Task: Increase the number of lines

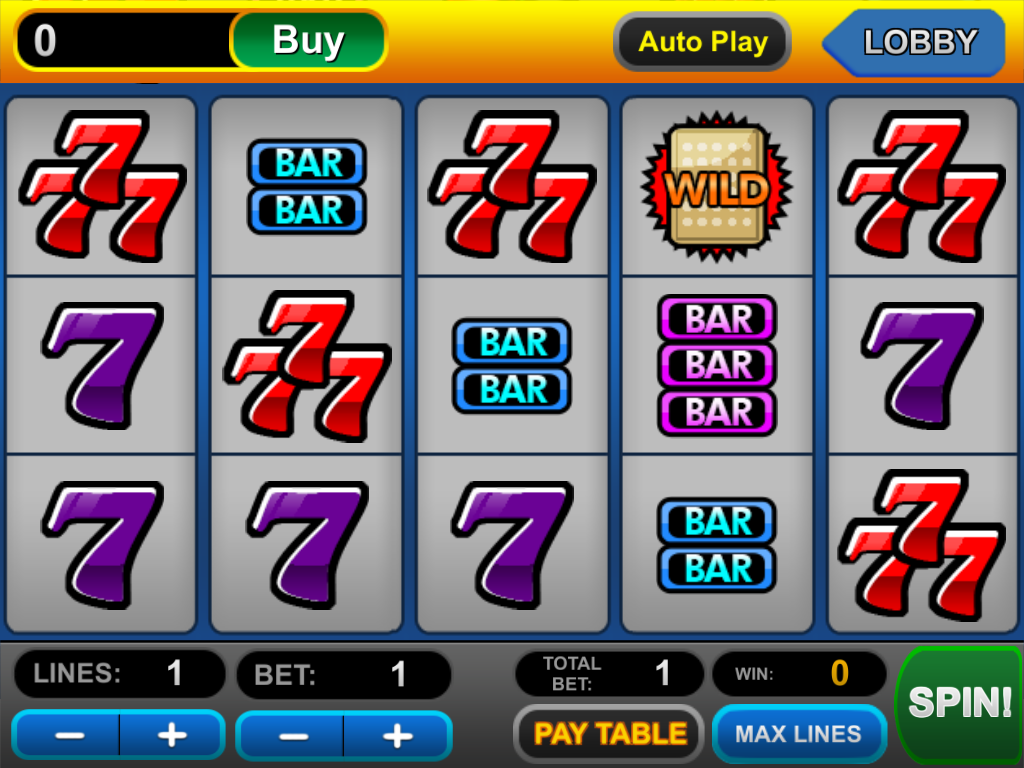Action: 172,735
